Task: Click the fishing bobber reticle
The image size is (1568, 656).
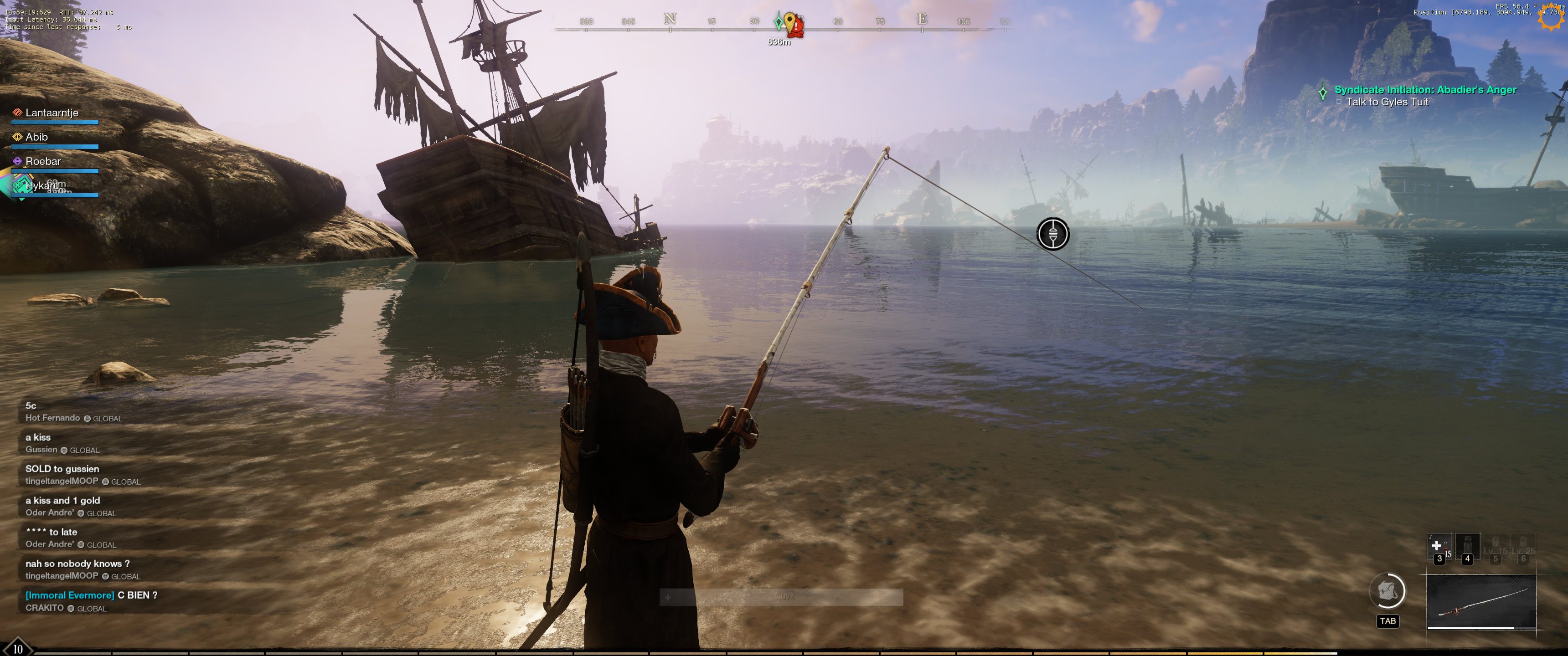Action: coord(1052,234)
